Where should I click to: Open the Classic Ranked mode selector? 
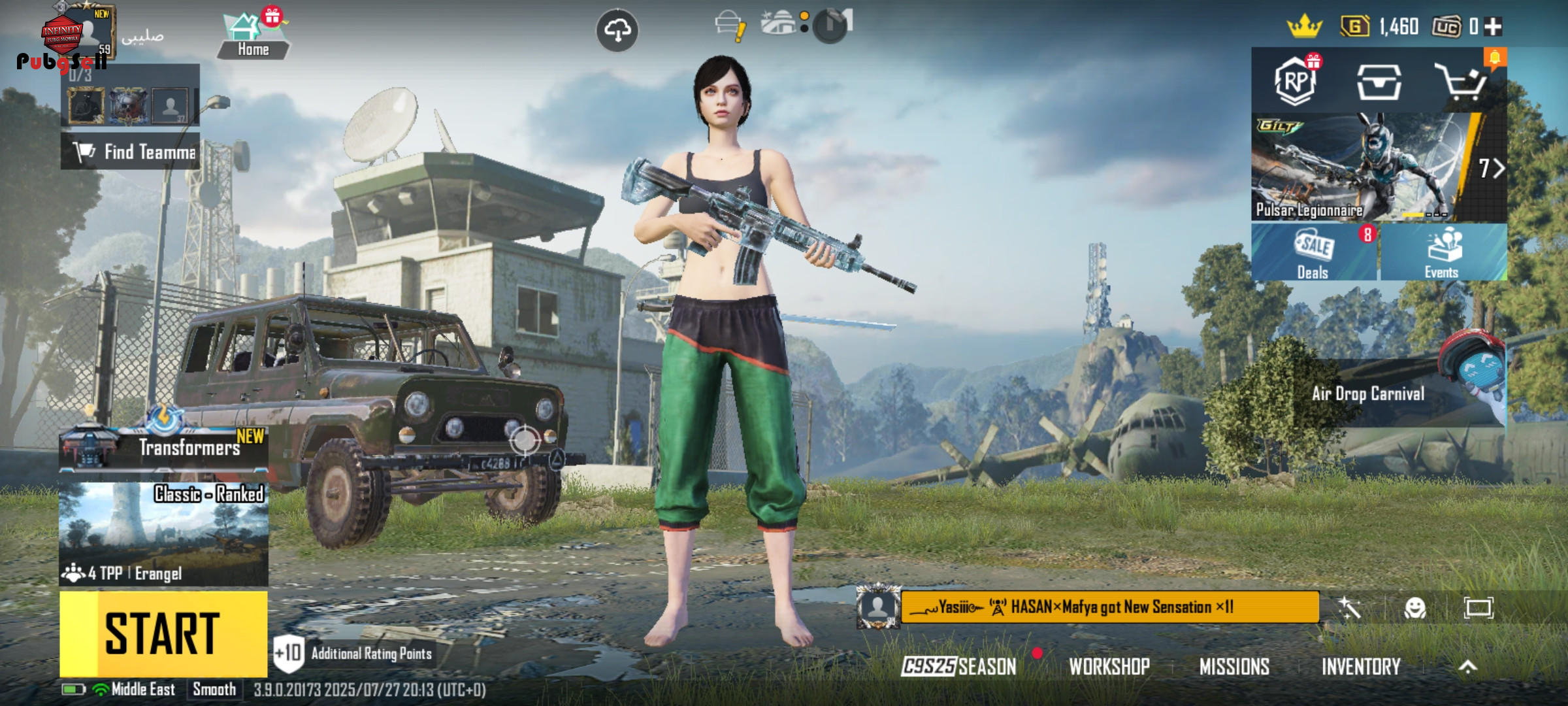coord(163,533)
